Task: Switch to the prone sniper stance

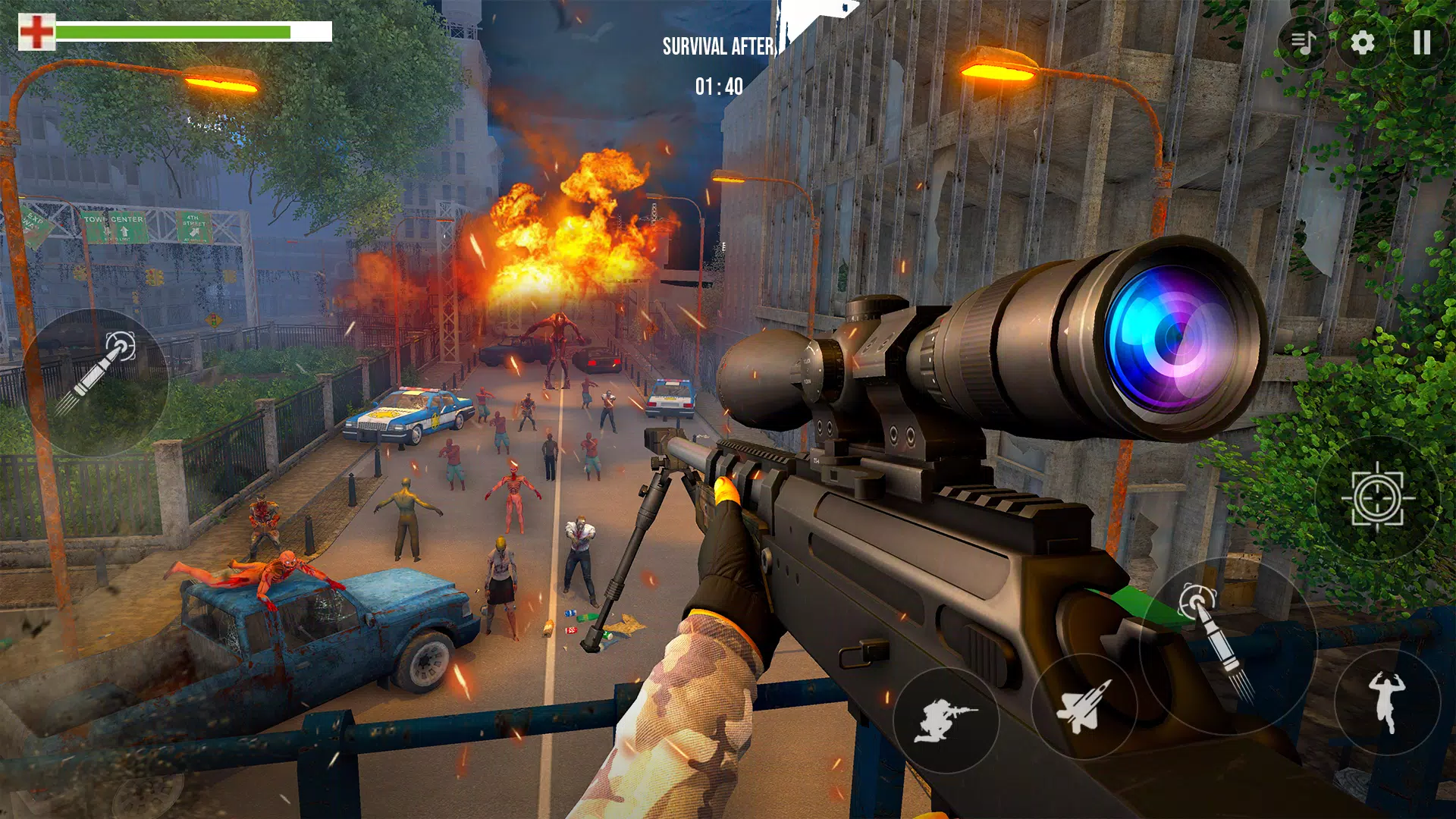Action: 946,720
